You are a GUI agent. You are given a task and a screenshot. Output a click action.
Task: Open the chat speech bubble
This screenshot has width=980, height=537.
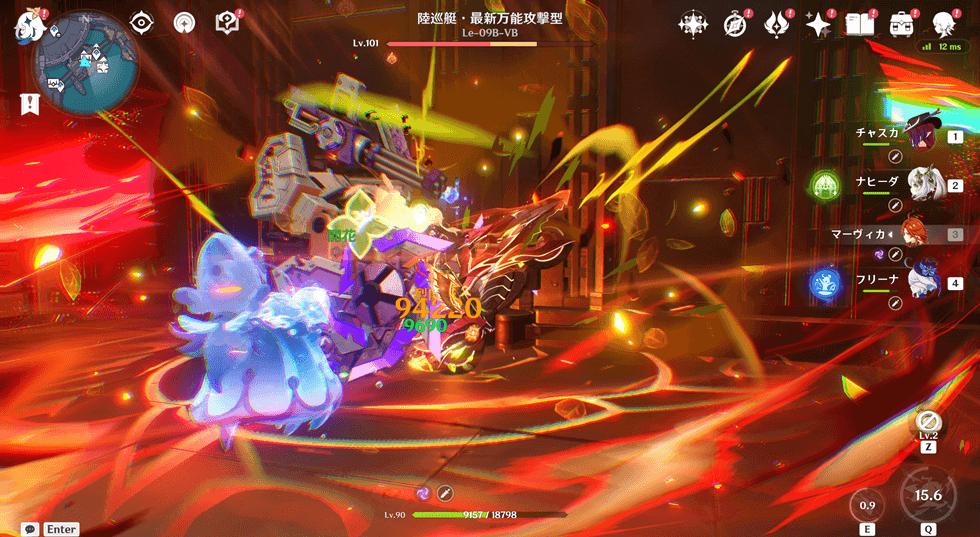click(x=30, y=529)
